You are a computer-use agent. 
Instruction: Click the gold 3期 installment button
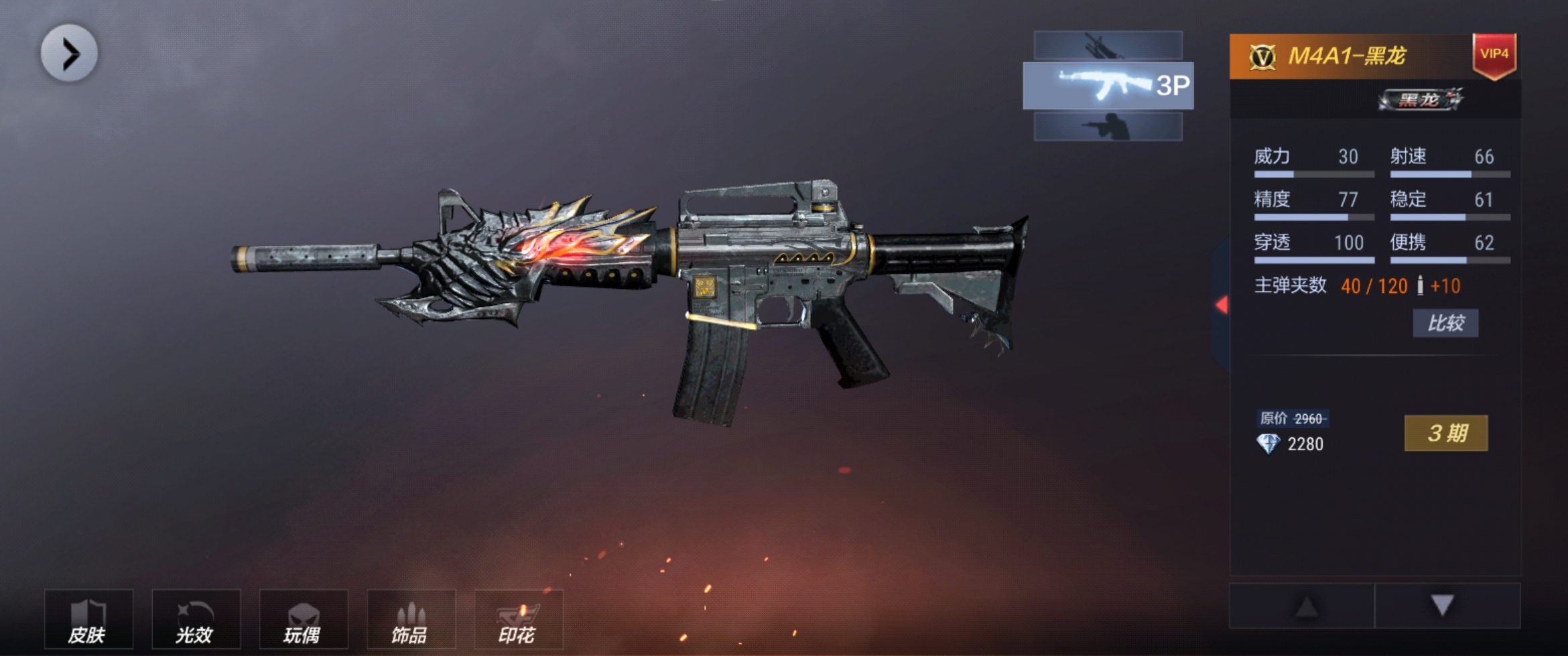pyautogui.click(x=1445, y=433)
